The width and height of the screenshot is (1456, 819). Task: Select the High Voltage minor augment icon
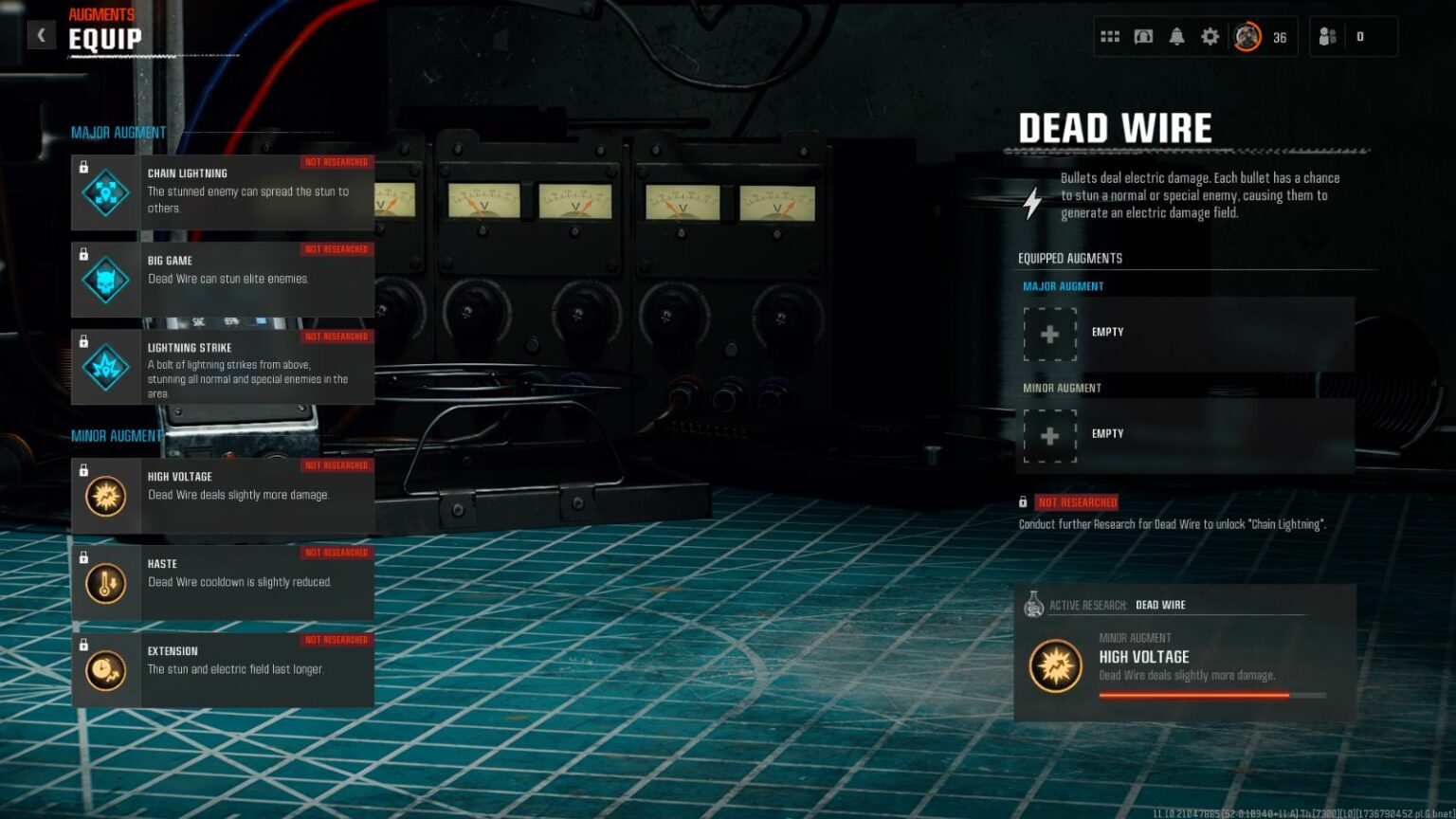point(104,496)
